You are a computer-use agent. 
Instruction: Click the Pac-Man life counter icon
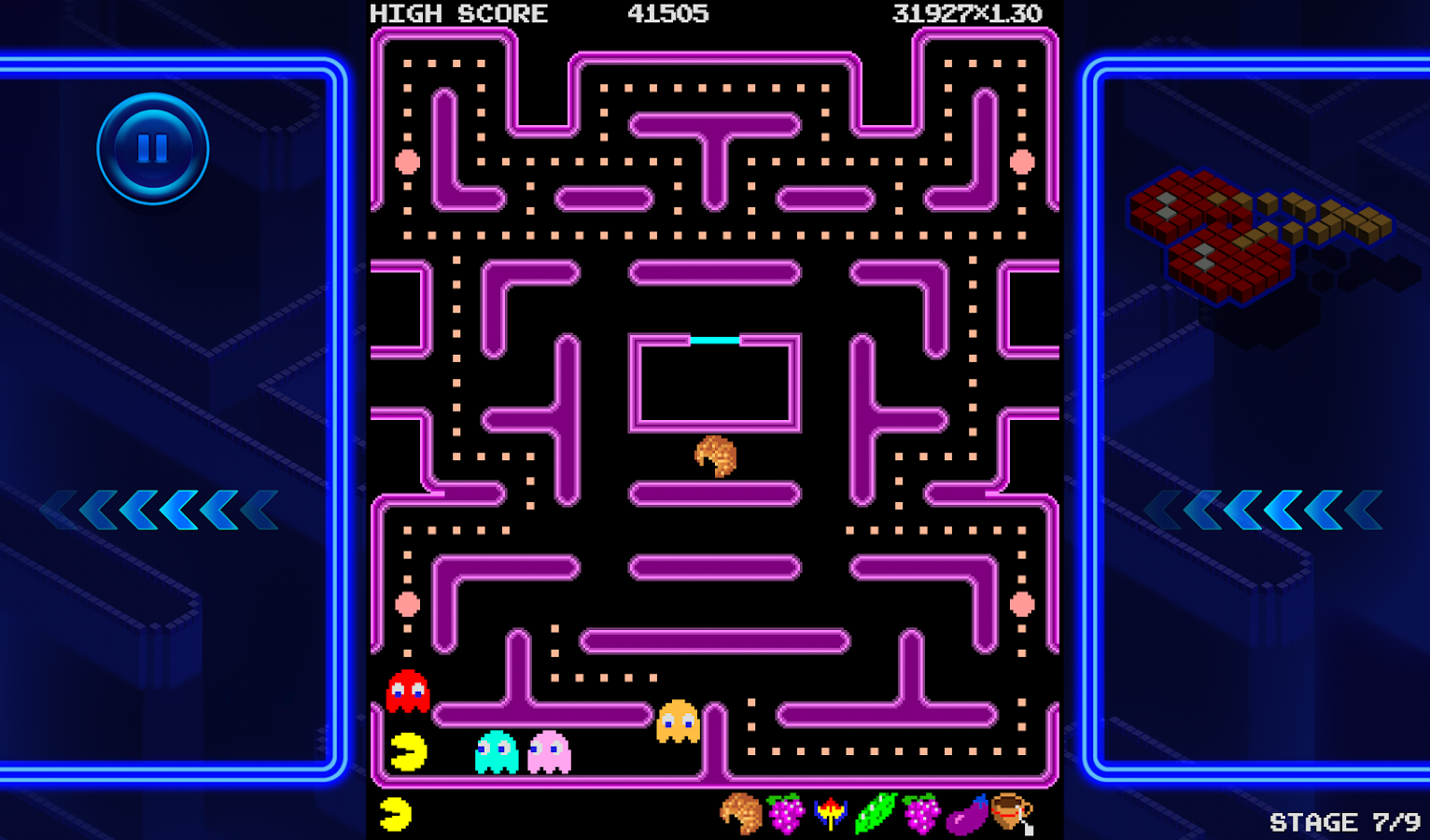396,815
